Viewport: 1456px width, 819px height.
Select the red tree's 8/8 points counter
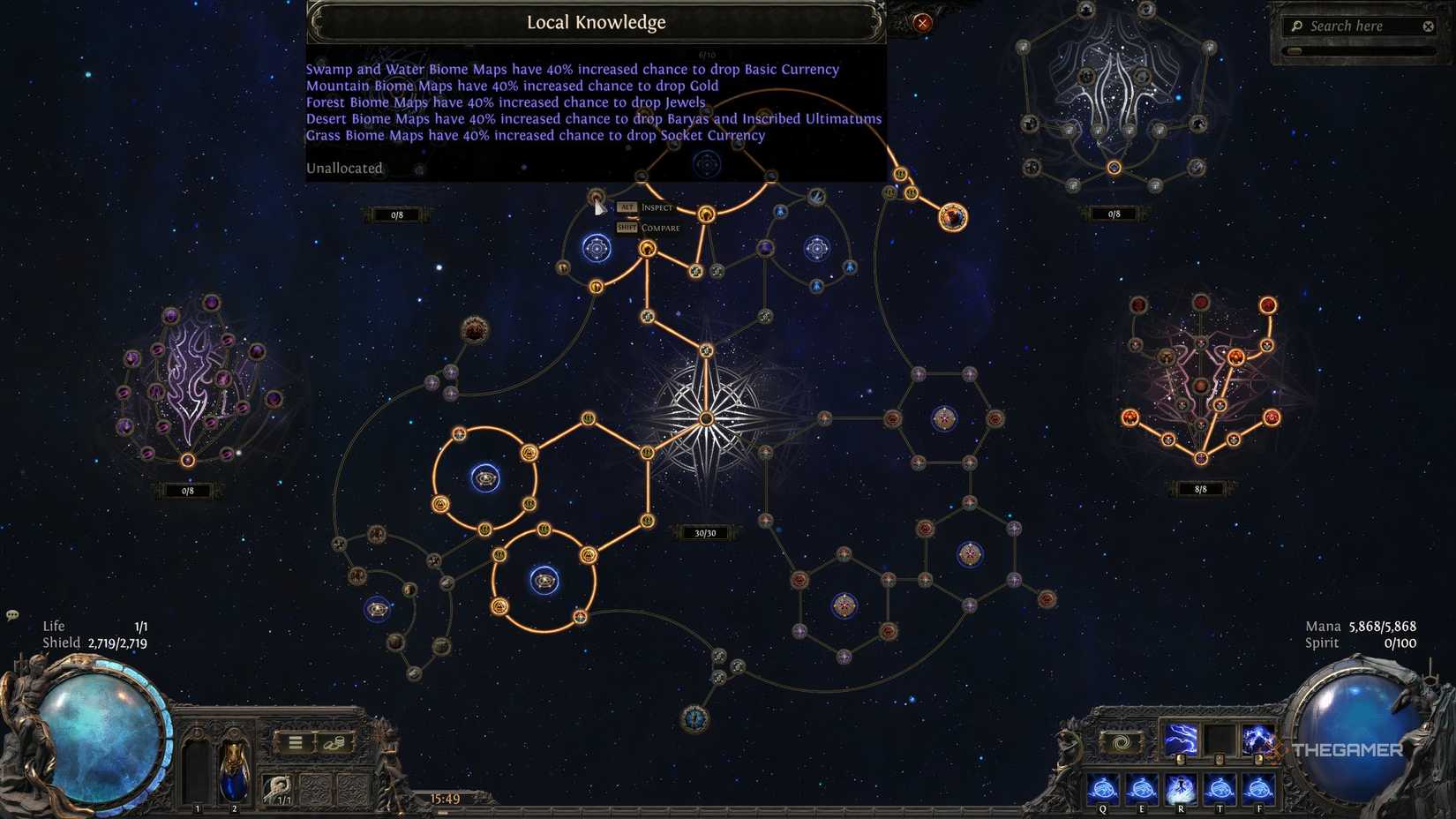click(x=1200, y=489)
